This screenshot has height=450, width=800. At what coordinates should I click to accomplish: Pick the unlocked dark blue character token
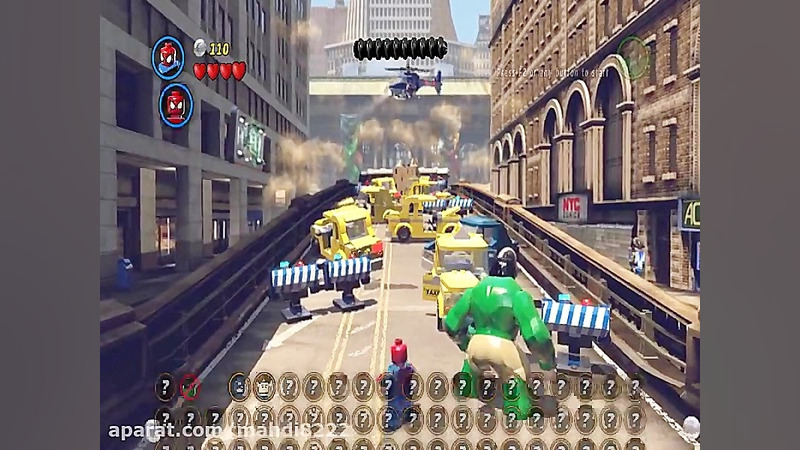(x=239, y=387)
